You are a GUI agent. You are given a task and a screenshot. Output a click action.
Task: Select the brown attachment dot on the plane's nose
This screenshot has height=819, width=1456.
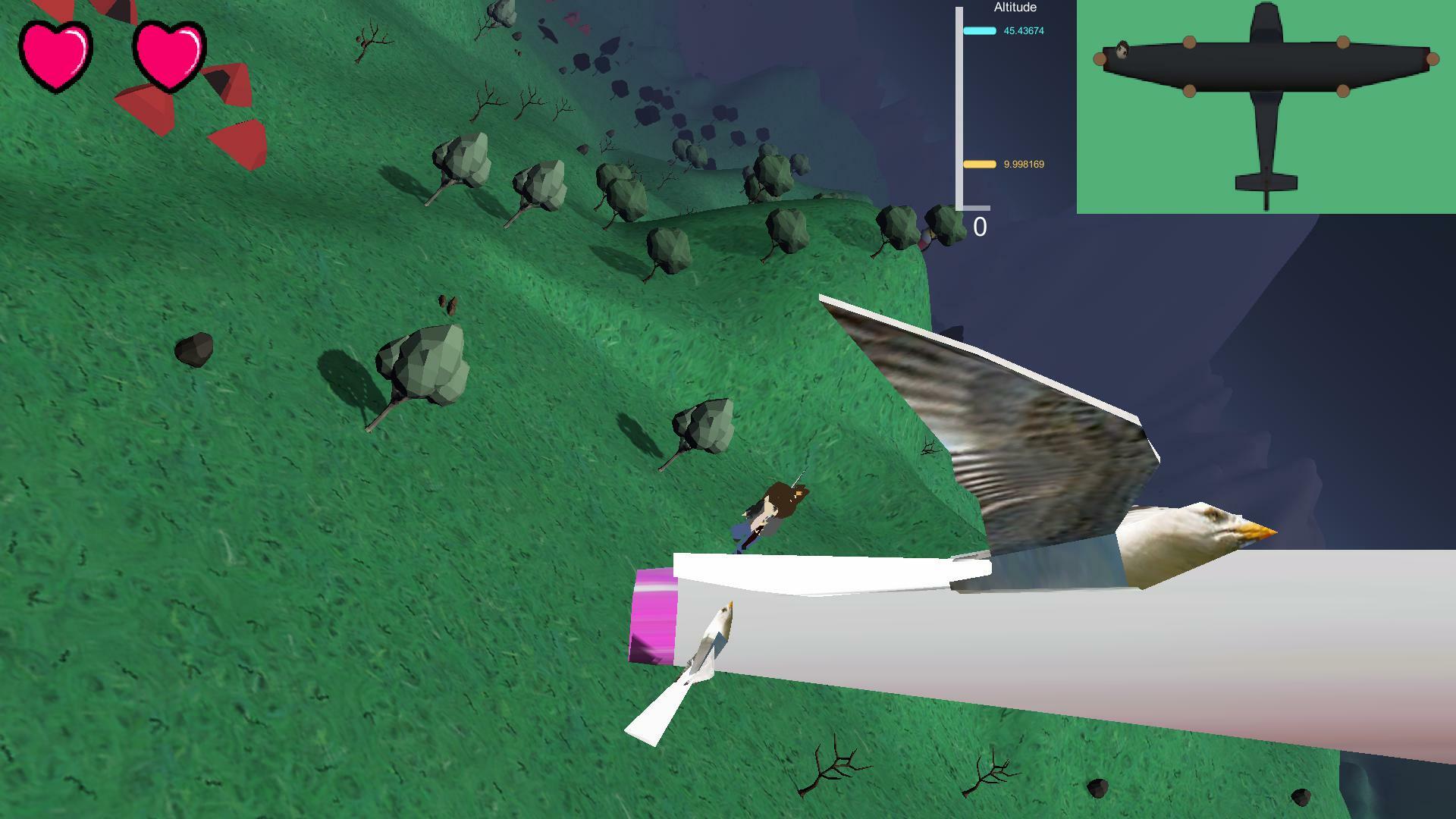coord(1100,59)
